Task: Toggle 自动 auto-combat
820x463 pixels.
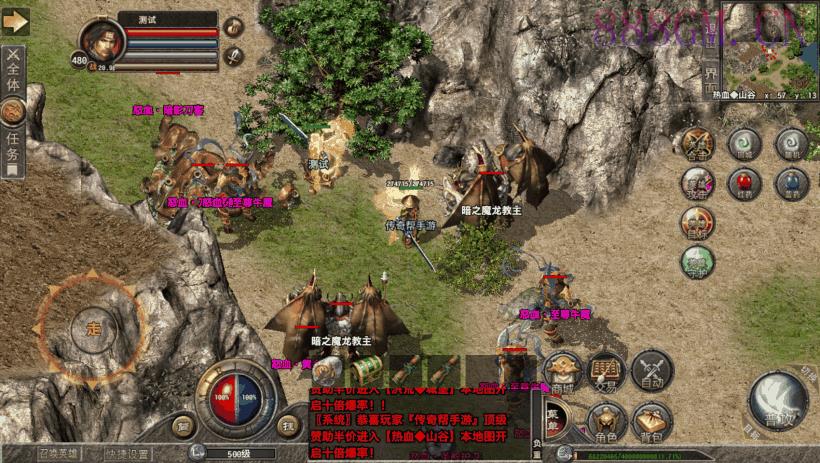Action: tap(652, 371)
